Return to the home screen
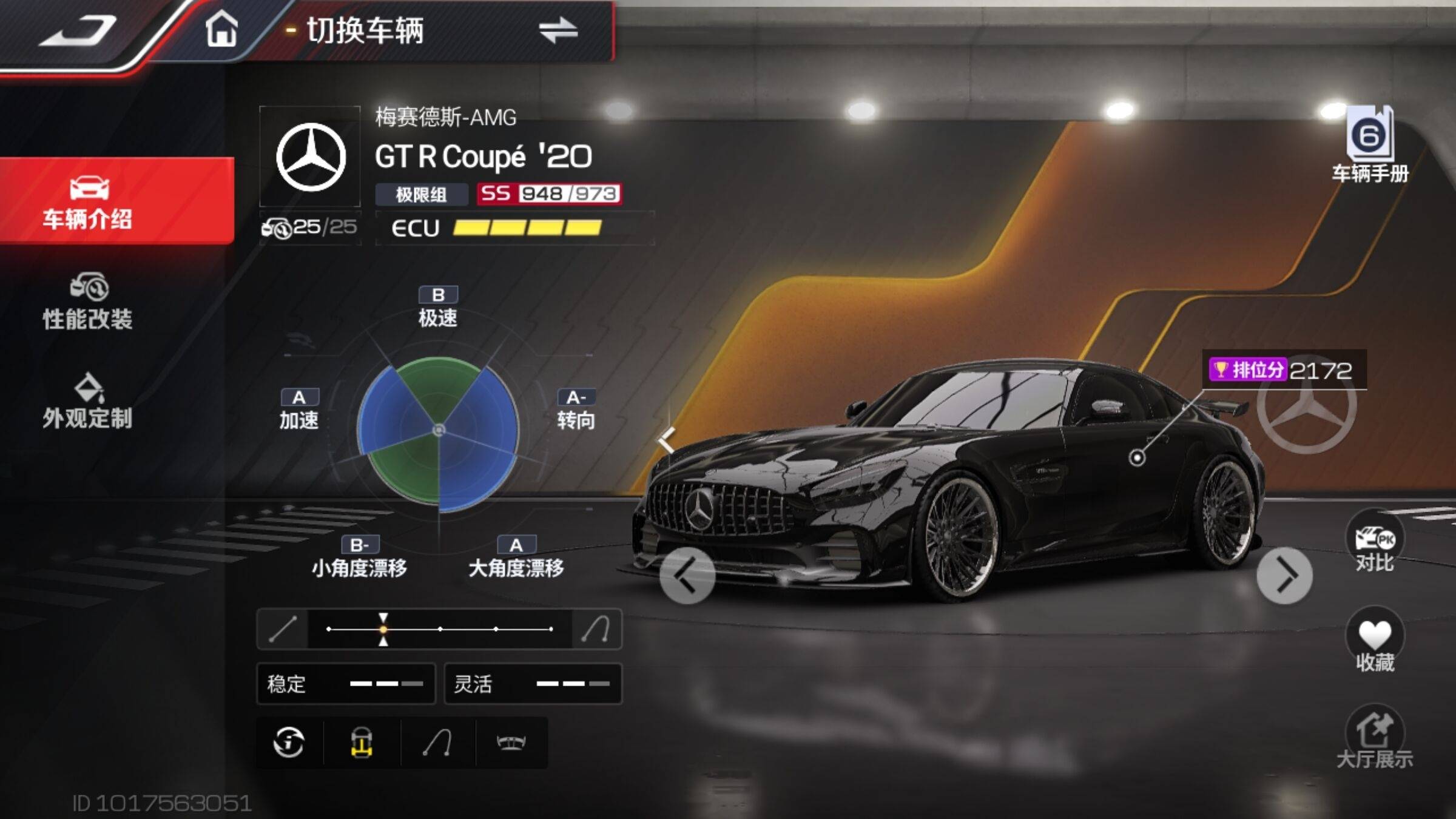This screenshot has height=819, width=1456. coord(221,29)
